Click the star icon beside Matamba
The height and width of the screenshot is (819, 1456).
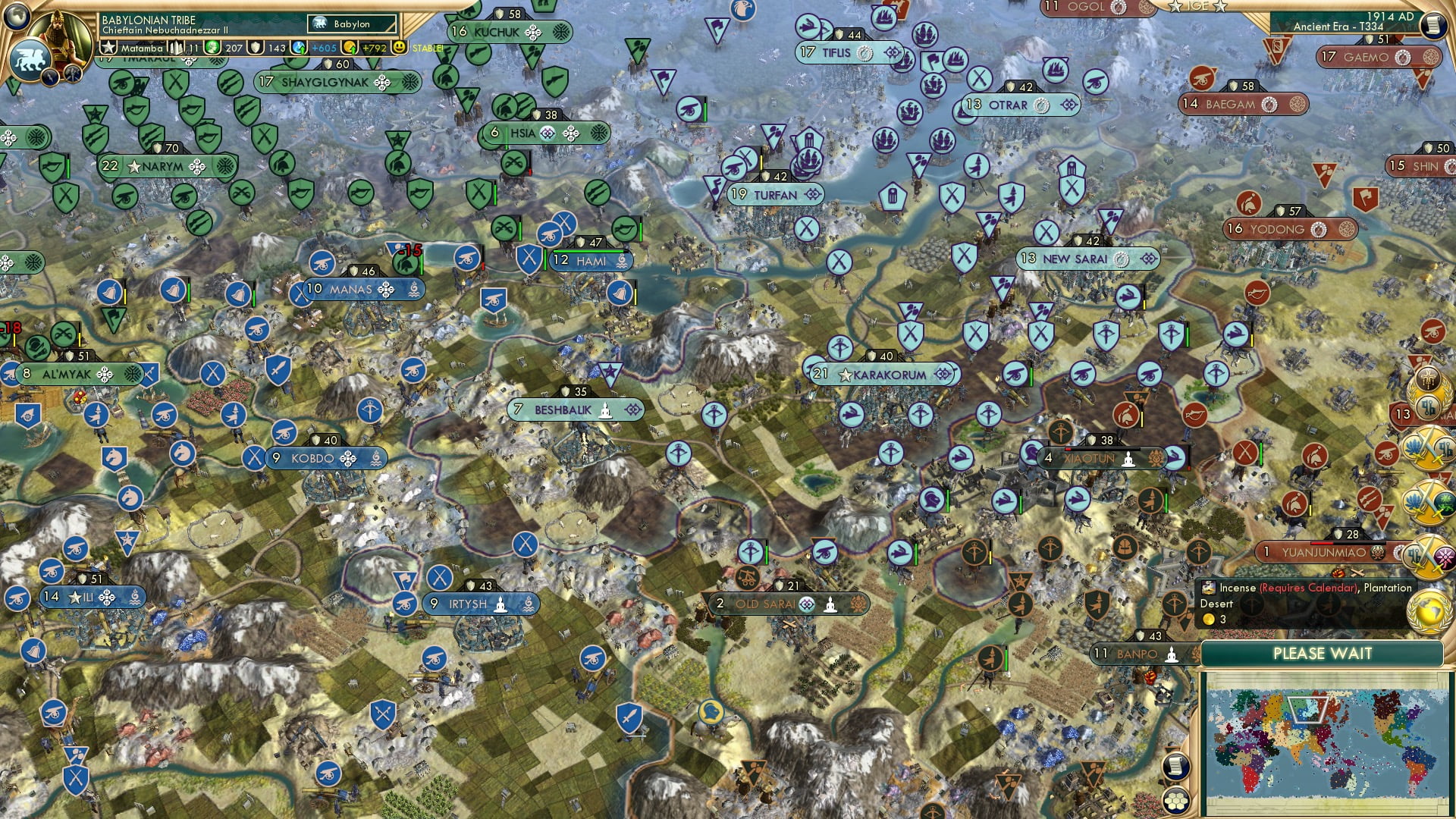108,47
